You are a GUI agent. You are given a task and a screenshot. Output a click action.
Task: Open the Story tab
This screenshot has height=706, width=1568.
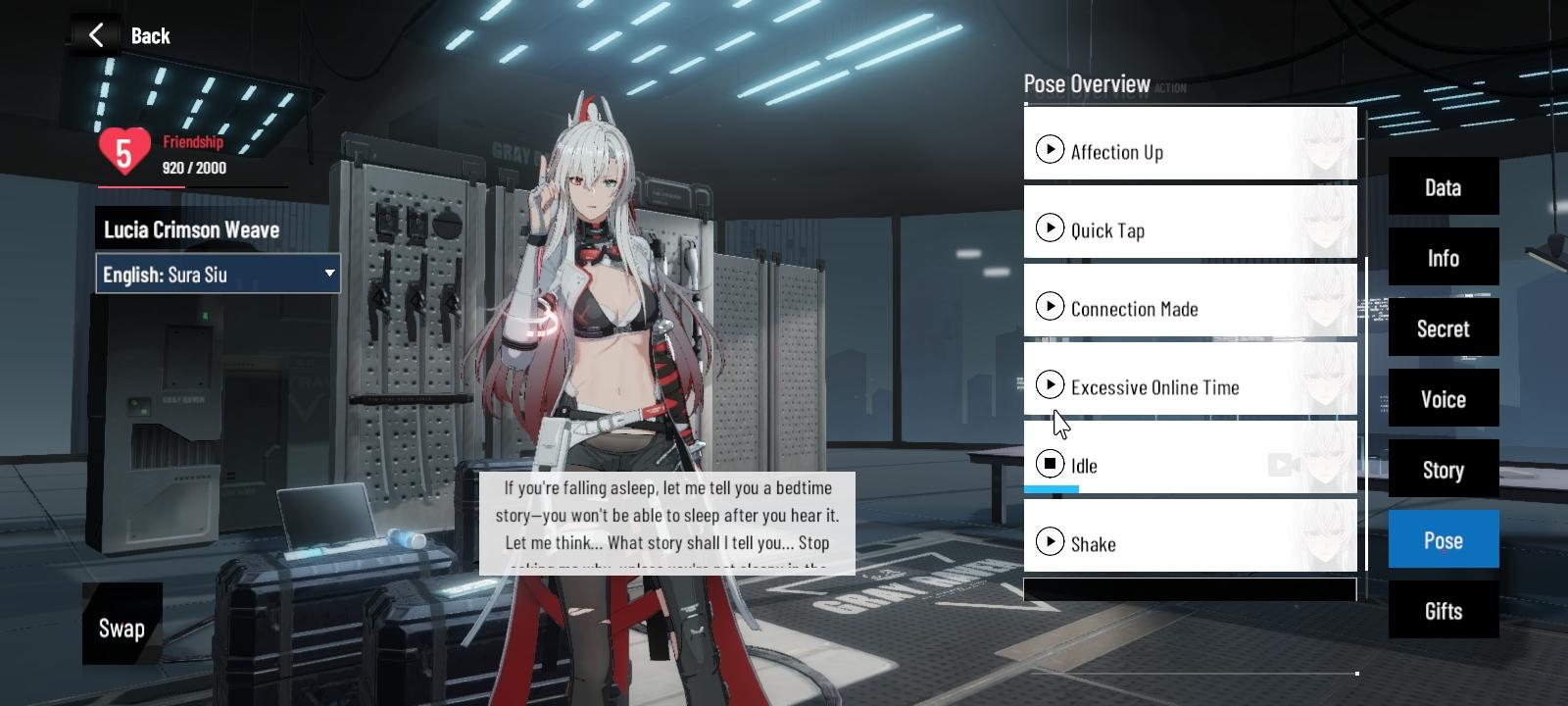pos(1443,469)
